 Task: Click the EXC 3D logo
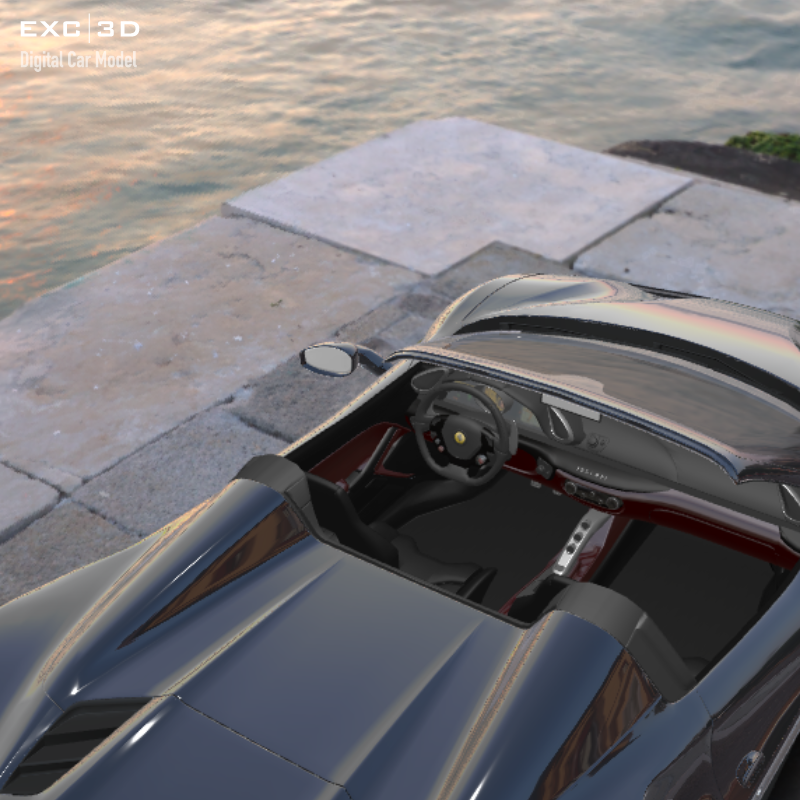79,29
